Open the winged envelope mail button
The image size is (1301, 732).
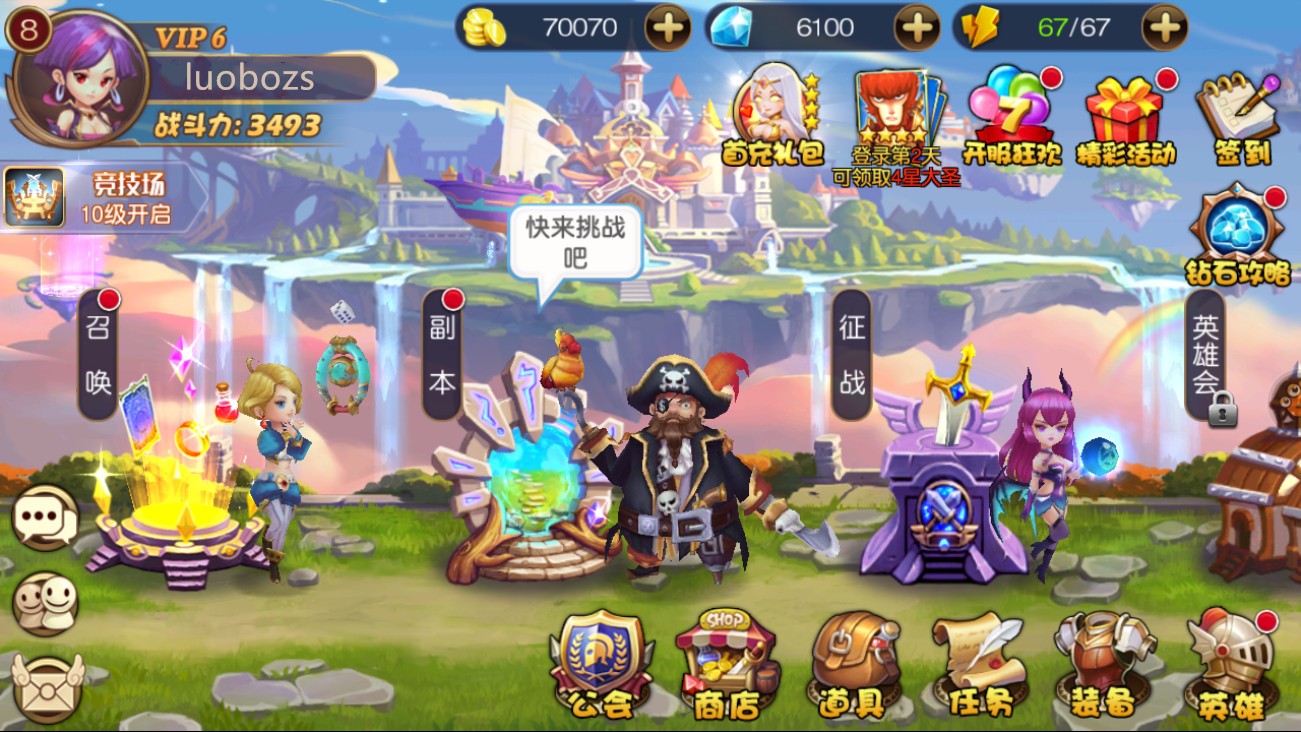pos(45,687)
